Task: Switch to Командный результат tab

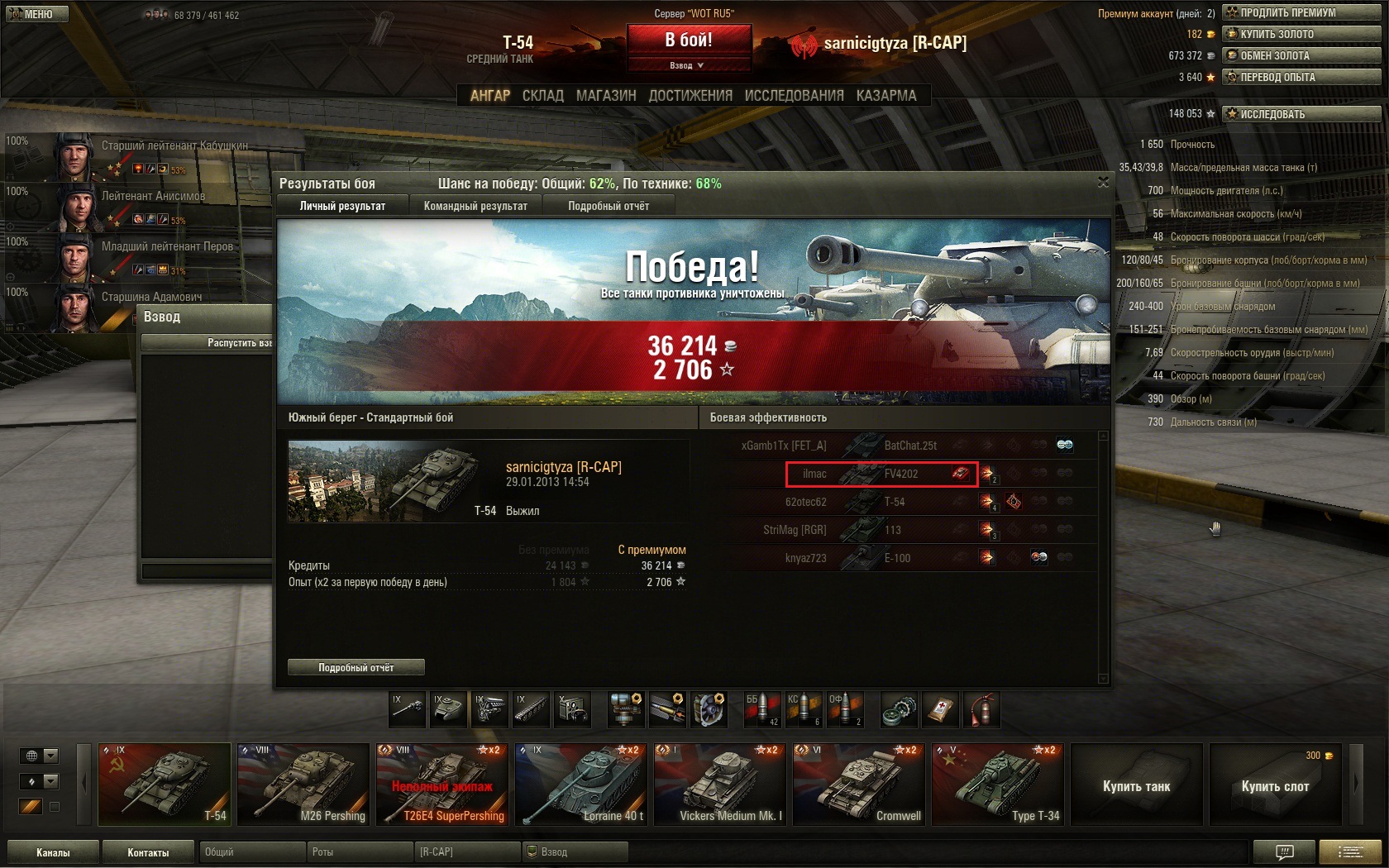Action: coord(475,206)
